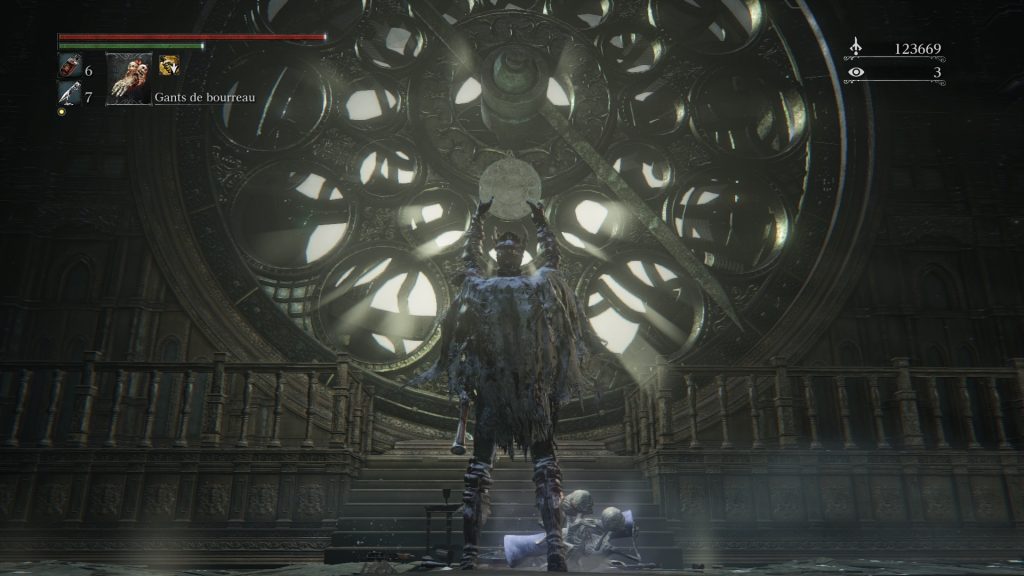The image size is (1024, 576).
Task: Select the quicksilver bullet icon
Action: (68, 95)
